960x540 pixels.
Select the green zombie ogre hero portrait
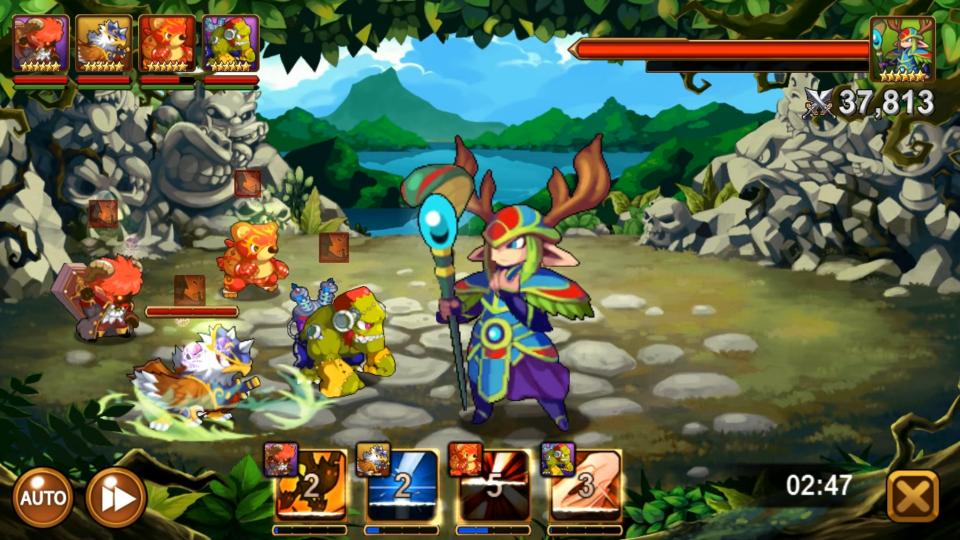[230, 44]
